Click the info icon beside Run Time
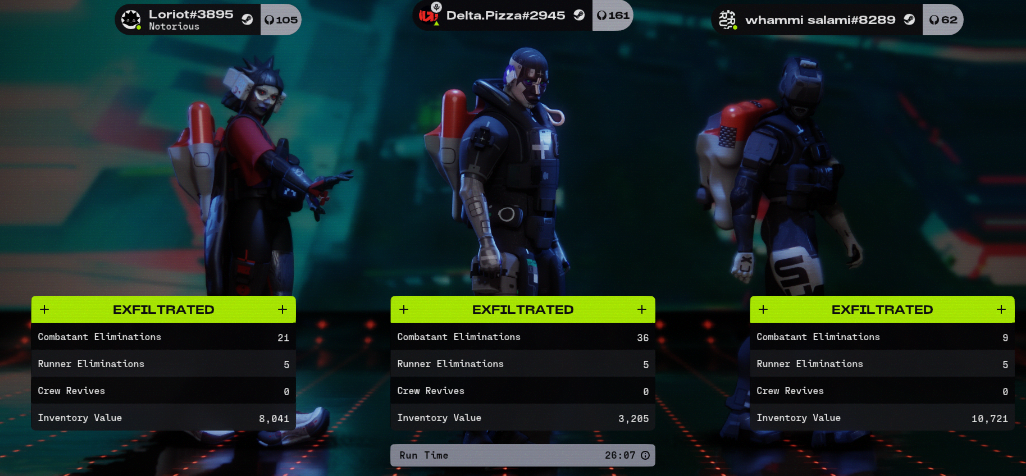Image resolution: width=1026 pixels, height=476 pixels. coord(645,455)
